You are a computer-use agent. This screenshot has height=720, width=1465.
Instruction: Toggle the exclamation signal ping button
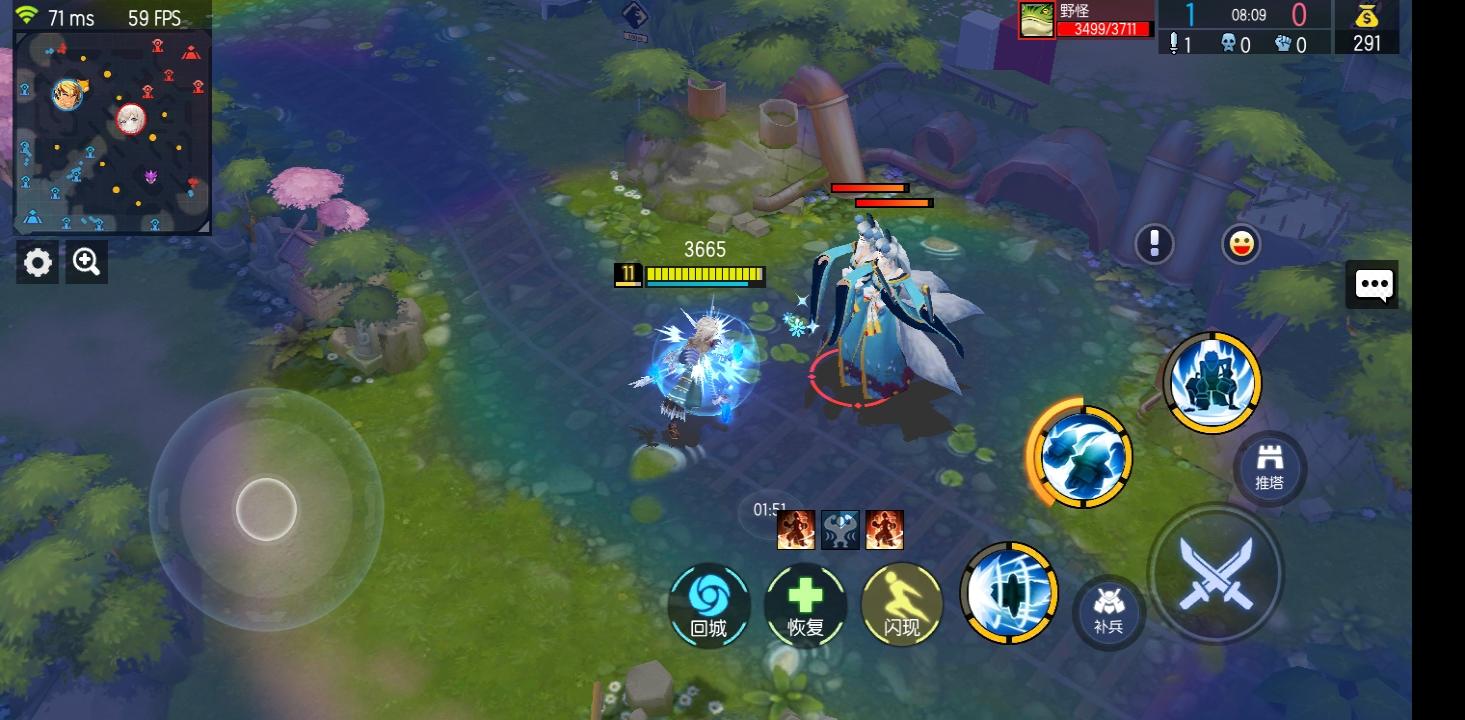[x=1154, y=243]
